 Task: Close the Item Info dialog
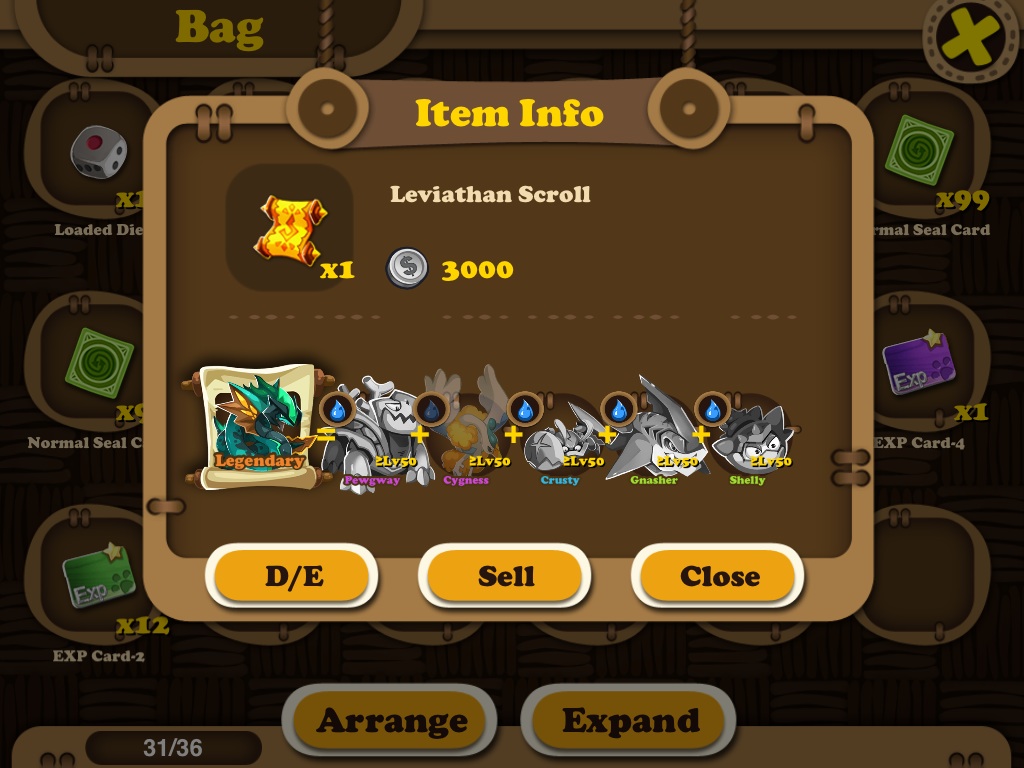[719, 576]
